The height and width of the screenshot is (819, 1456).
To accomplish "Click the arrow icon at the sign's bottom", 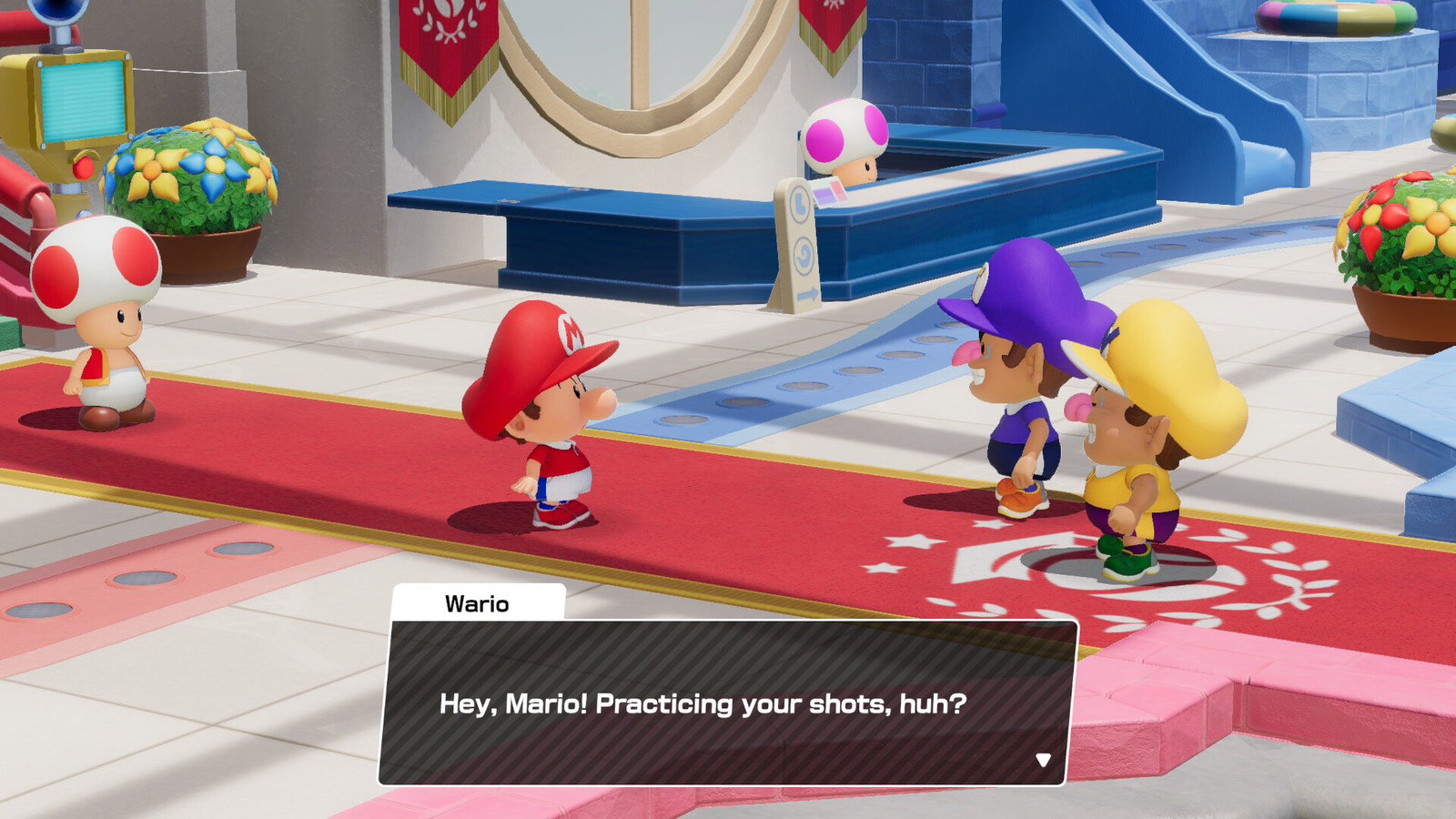I will [x=808, y=293].
